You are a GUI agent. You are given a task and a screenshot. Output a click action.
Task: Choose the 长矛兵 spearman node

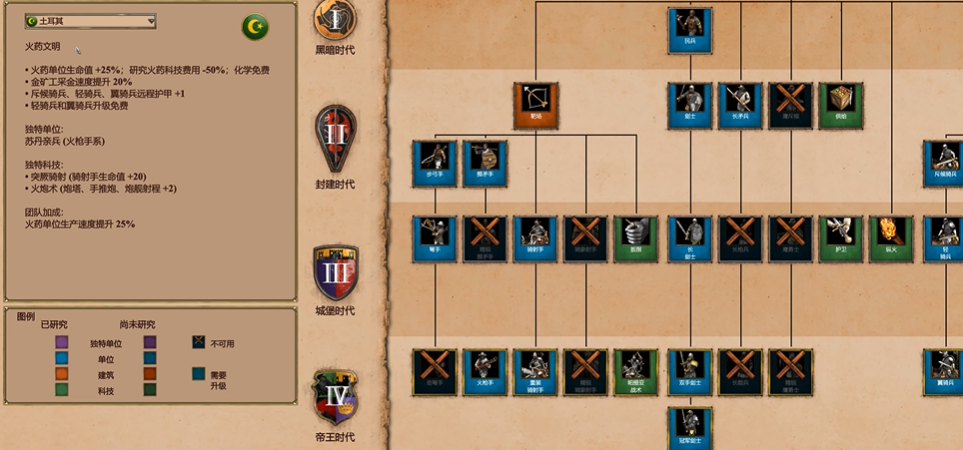point(741,105)
